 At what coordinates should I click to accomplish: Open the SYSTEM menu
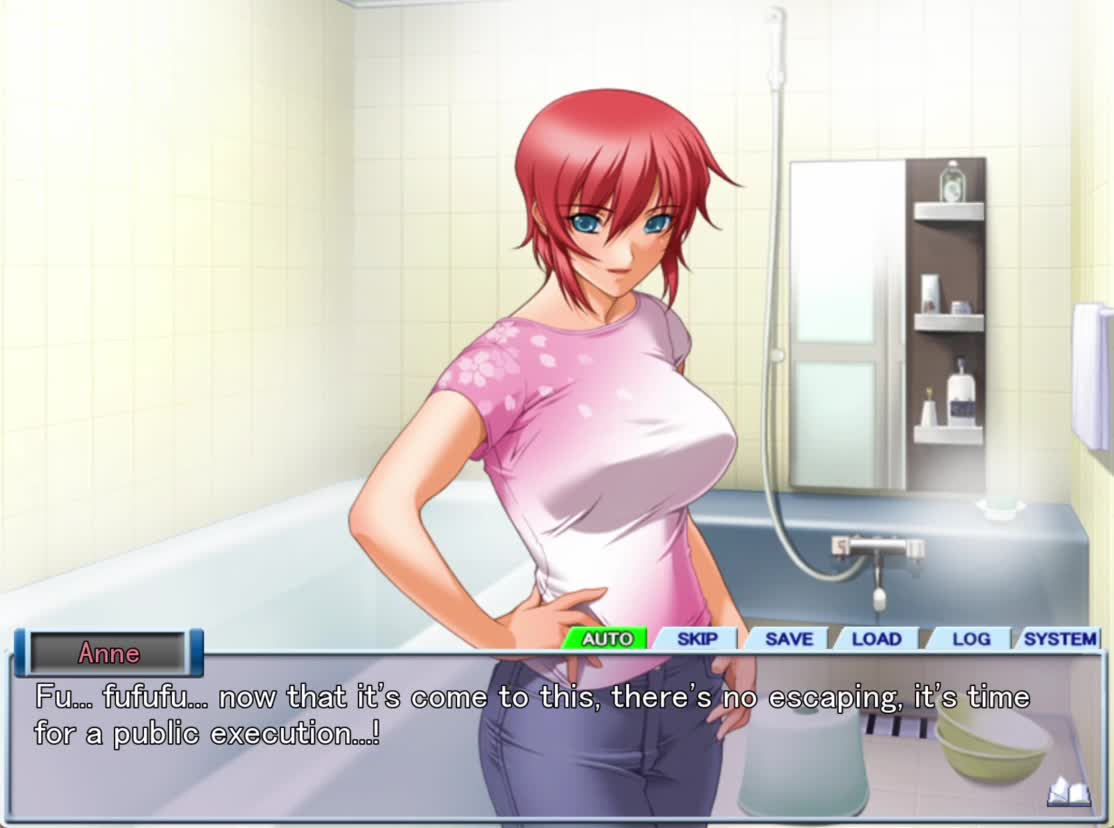pyautogui.click(x=1059, y=639)
